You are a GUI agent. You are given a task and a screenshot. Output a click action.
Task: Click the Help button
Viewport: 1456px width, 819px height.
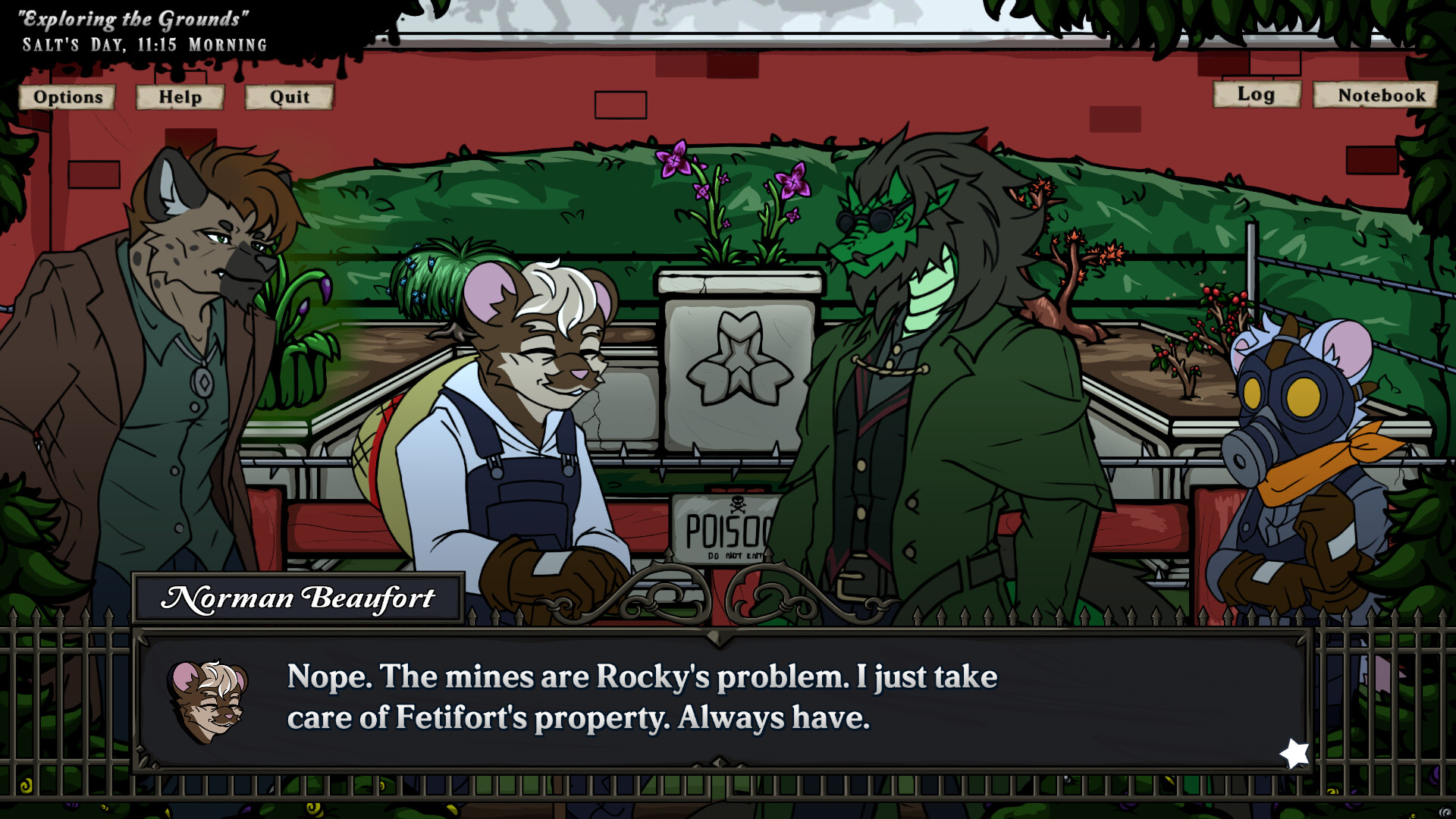click(180, 97)
